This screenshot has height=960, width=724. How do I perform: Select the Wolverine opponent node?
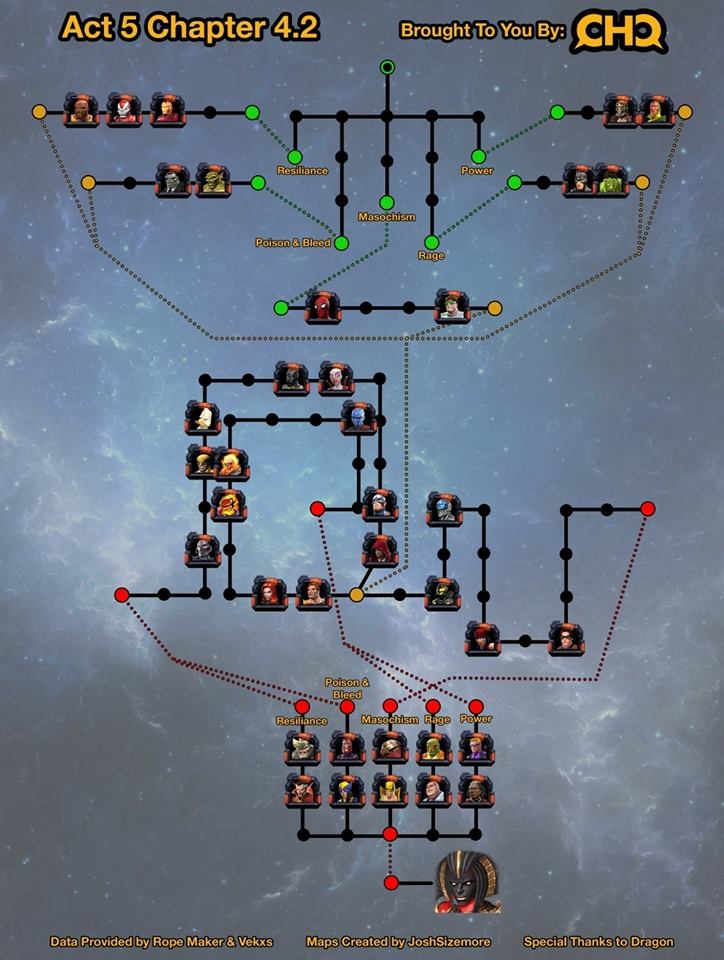click(346, 789)
